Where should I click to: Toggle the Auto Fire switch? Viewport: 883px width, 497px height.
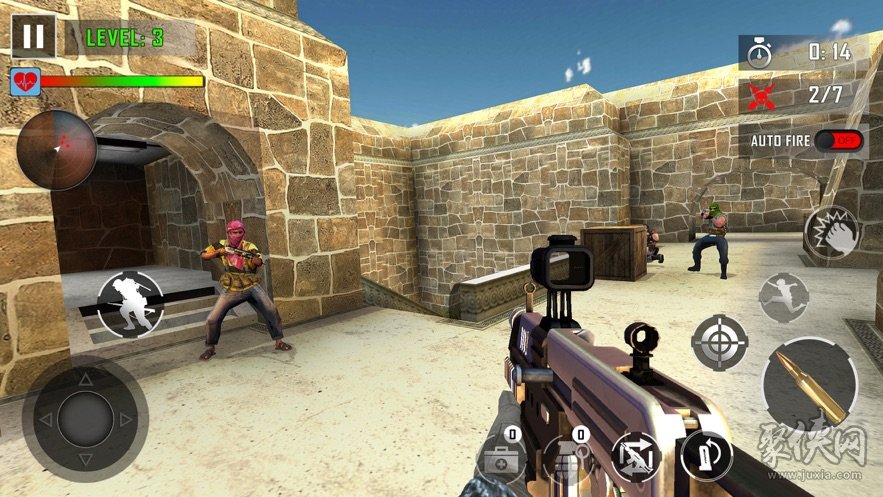coord(838,141)
